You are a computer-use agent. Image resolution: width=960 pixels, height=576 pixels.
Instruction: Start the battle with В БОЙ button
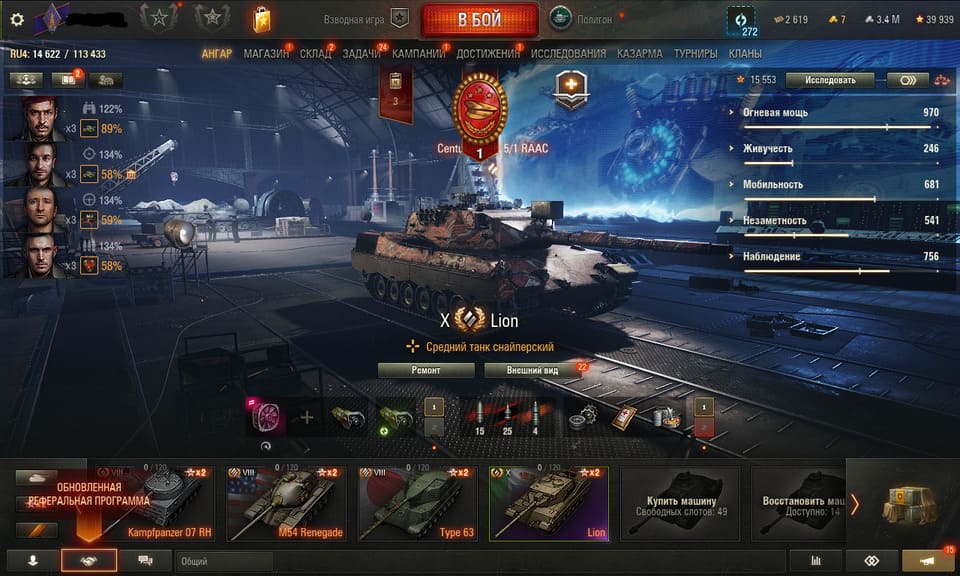(x=478, y=19)
